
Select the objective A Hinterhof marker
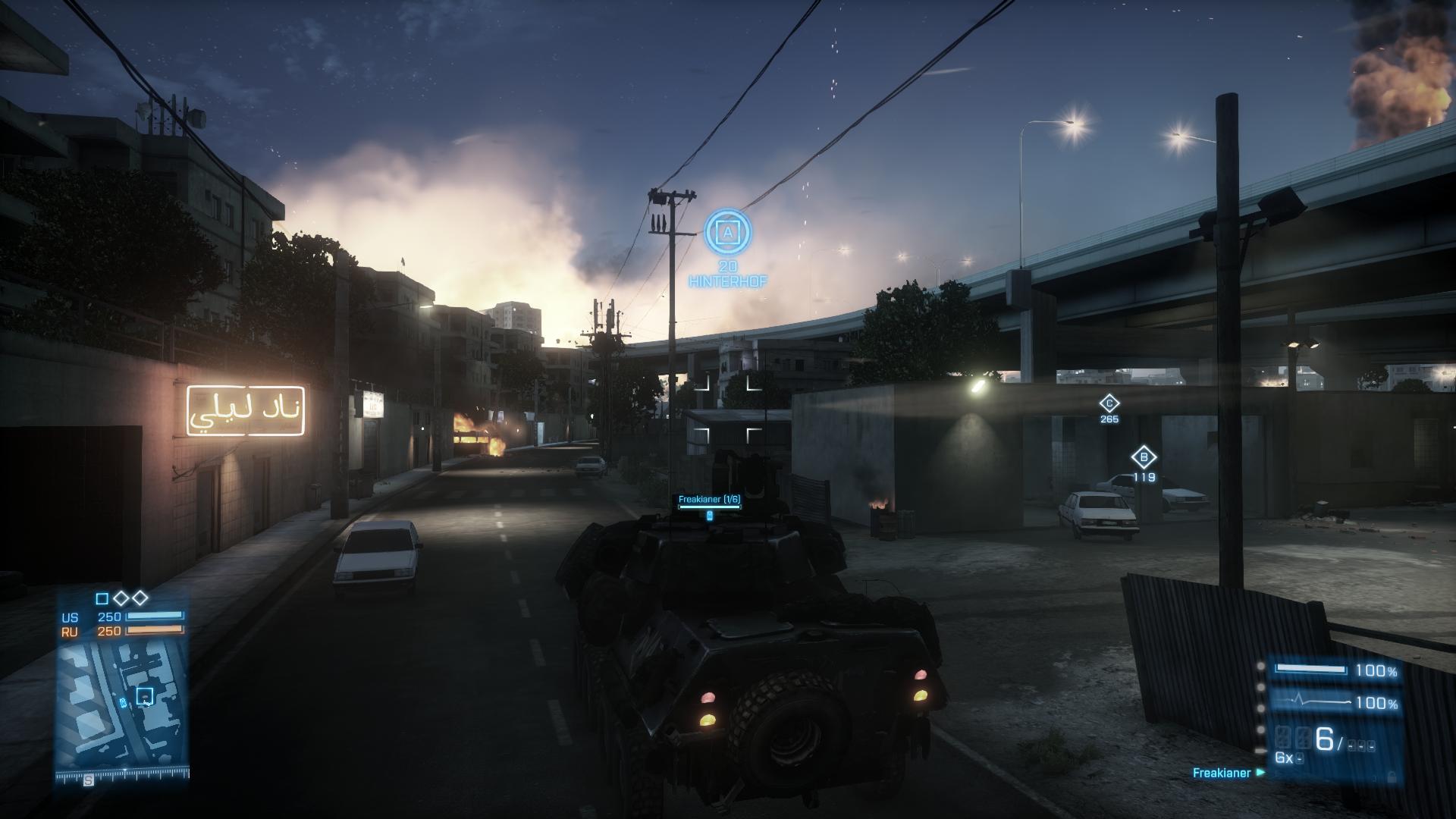point(728,232)
